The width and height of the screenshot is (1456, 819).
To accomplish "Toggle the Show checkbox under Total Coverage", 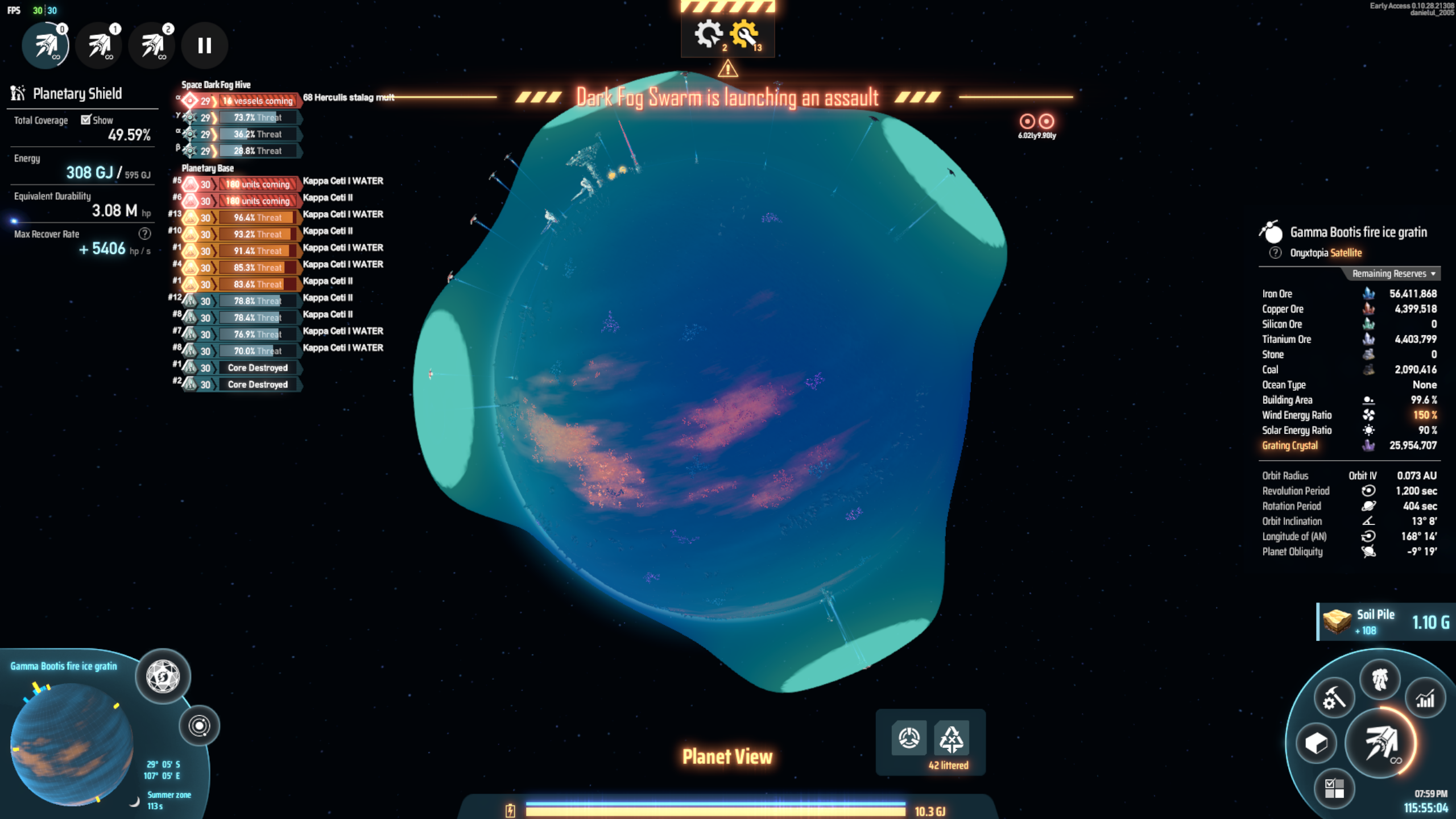I will point(86,120).
